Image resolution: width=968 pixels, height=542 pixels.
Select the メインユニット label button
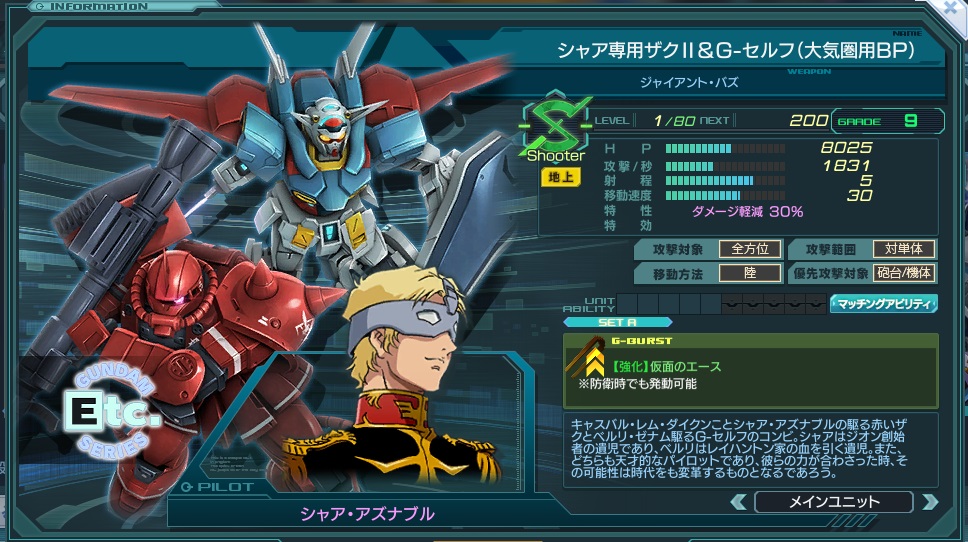click(834, 502)
